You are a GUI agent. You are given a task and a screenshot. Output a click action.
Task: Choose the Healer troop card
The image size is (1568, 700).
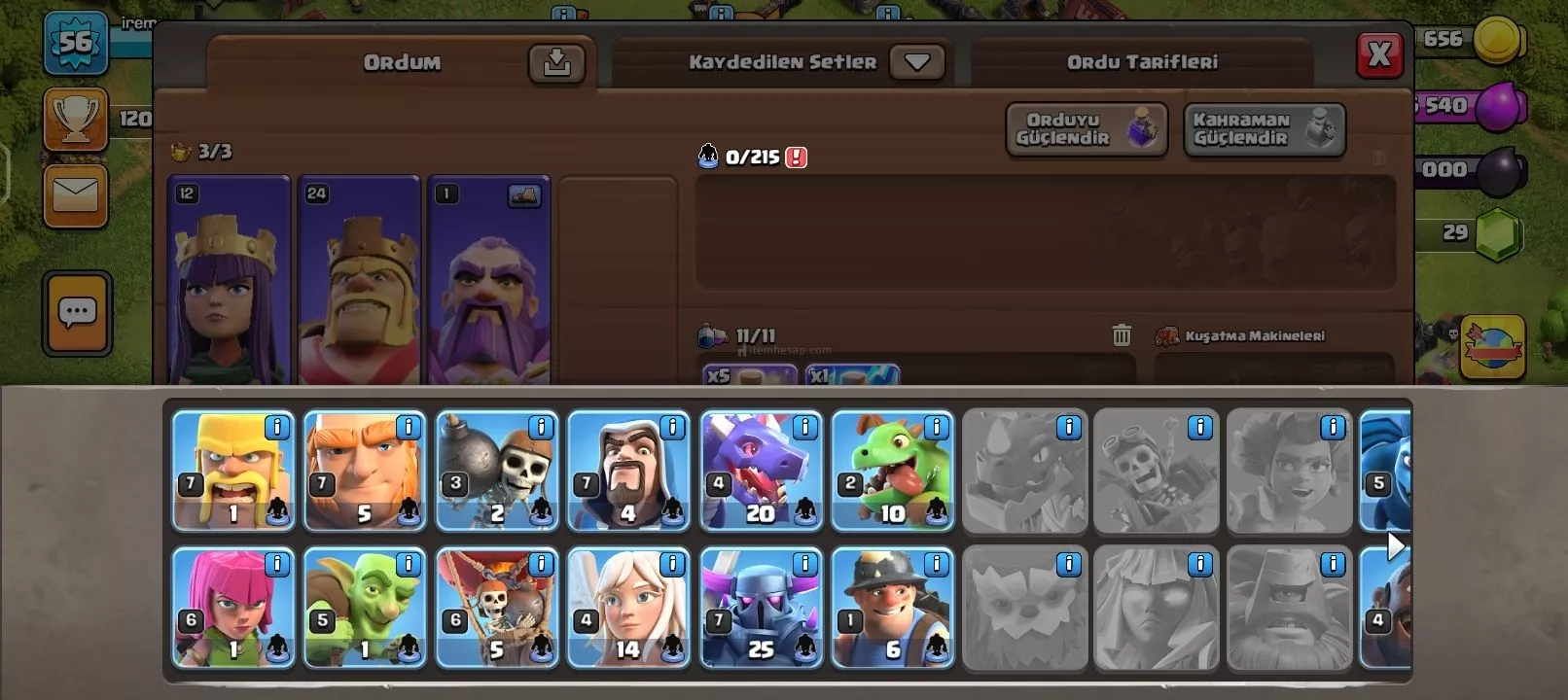pyautogui.click(x=628, y=609)
